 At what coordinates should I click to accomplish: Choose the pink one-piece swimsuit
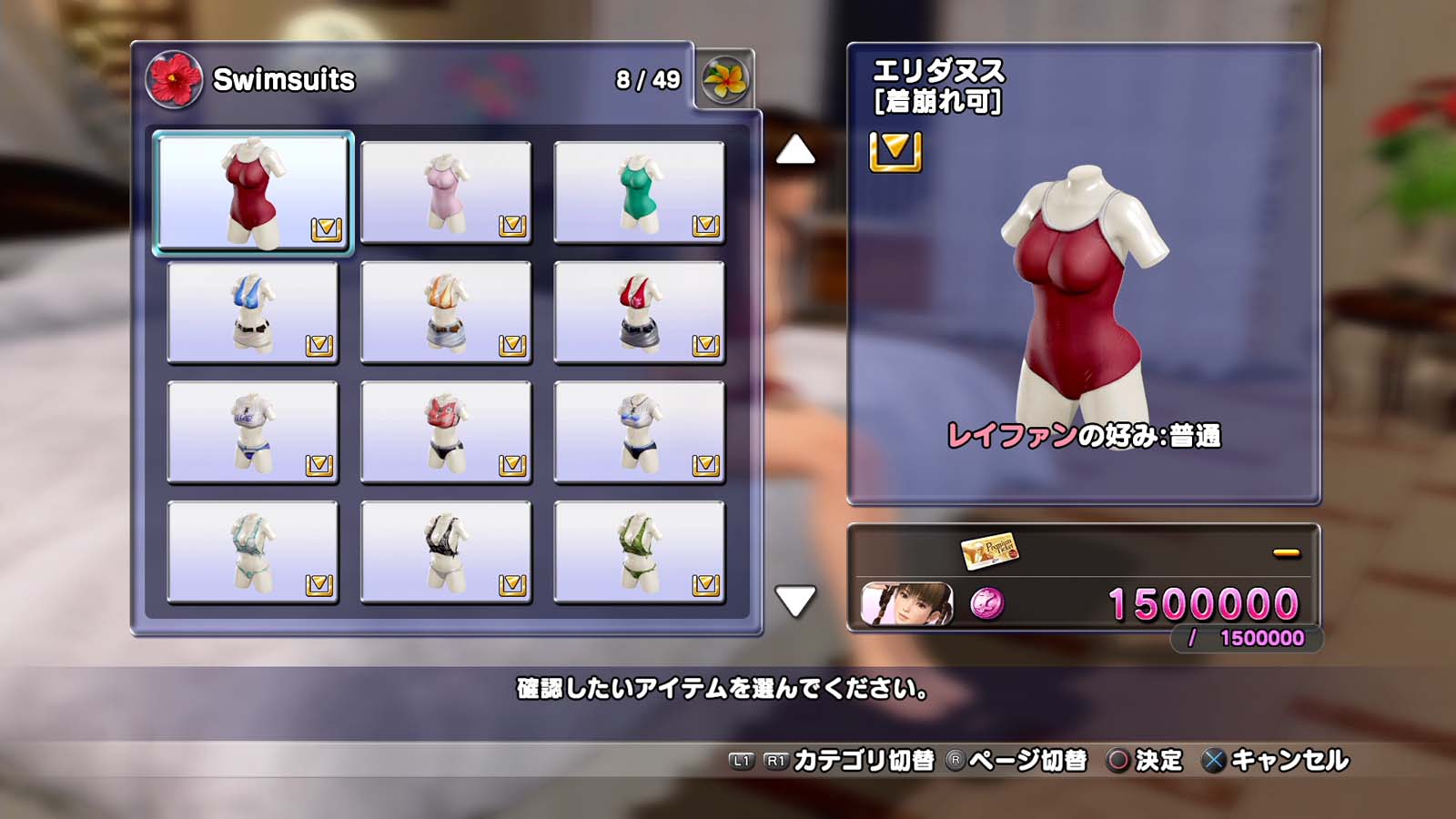point(446,192)
